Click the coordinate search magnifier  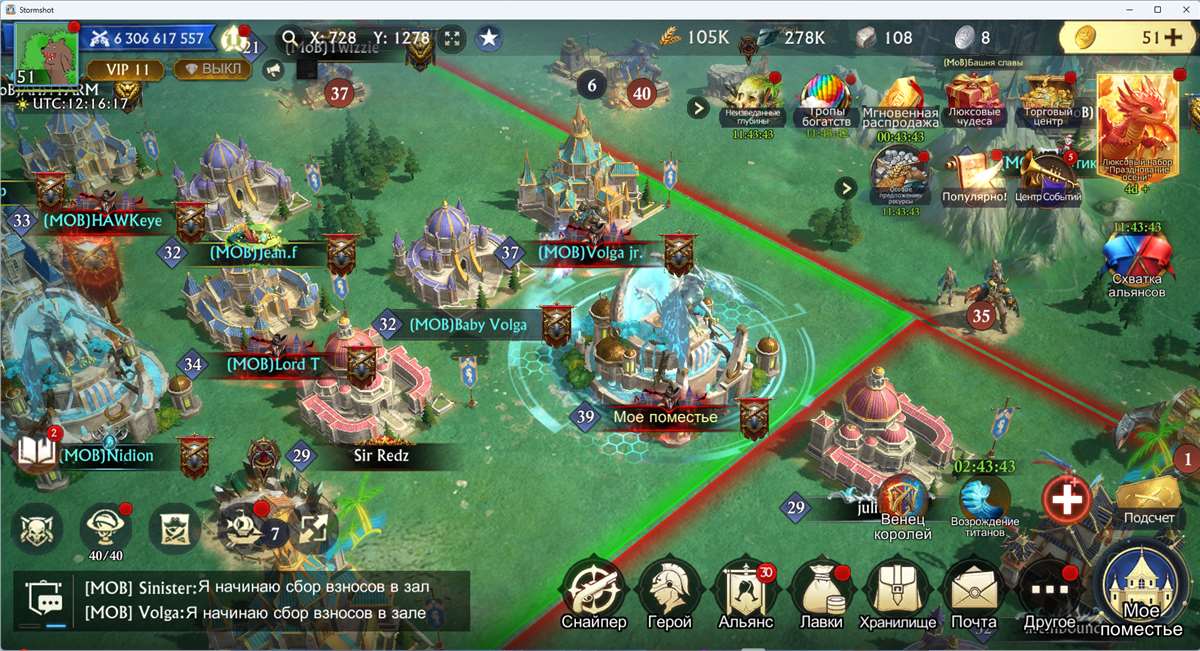[x=291, y=39]
